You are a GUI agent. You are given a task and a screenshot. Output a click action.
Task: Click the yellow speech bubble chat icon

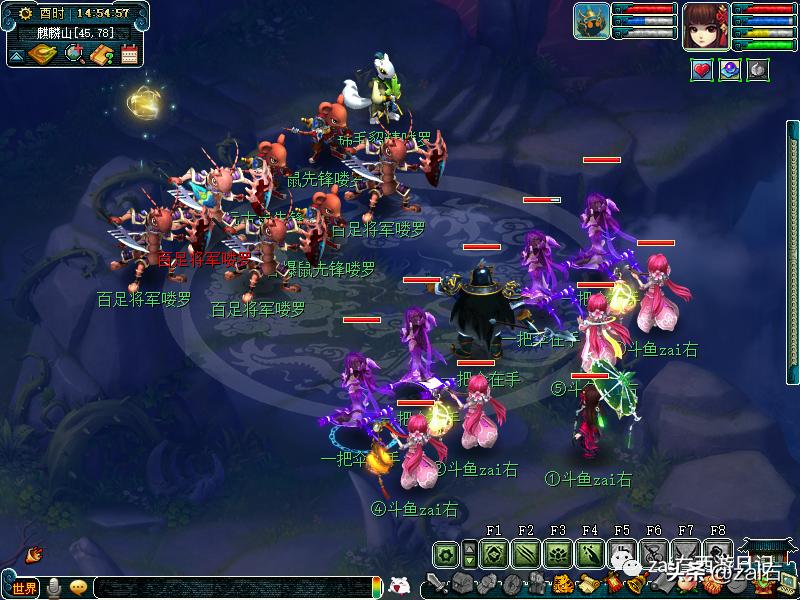click(x=78, y=587)
